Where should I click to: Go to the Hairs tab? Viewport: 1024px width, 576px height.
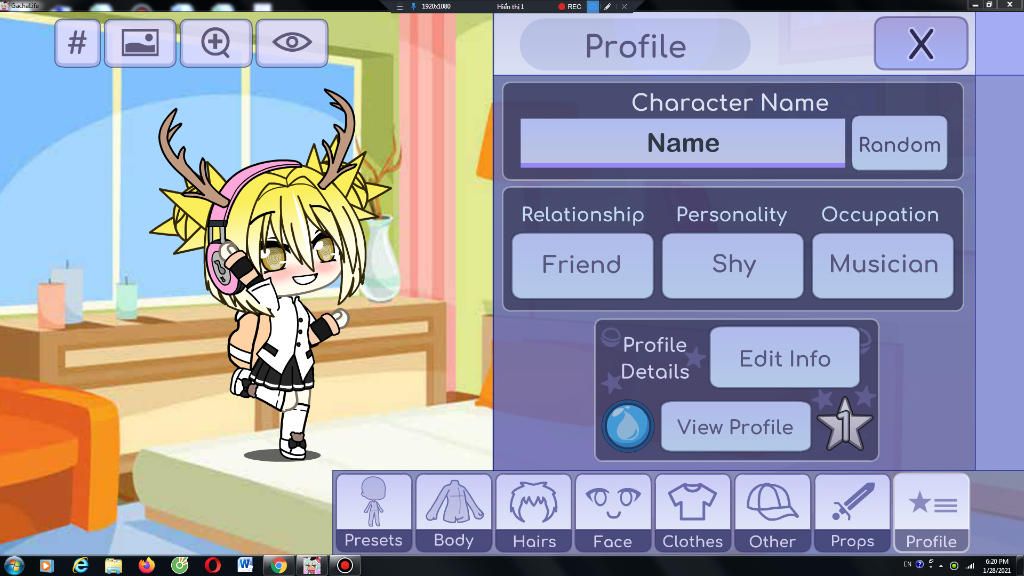pos(533,513)
